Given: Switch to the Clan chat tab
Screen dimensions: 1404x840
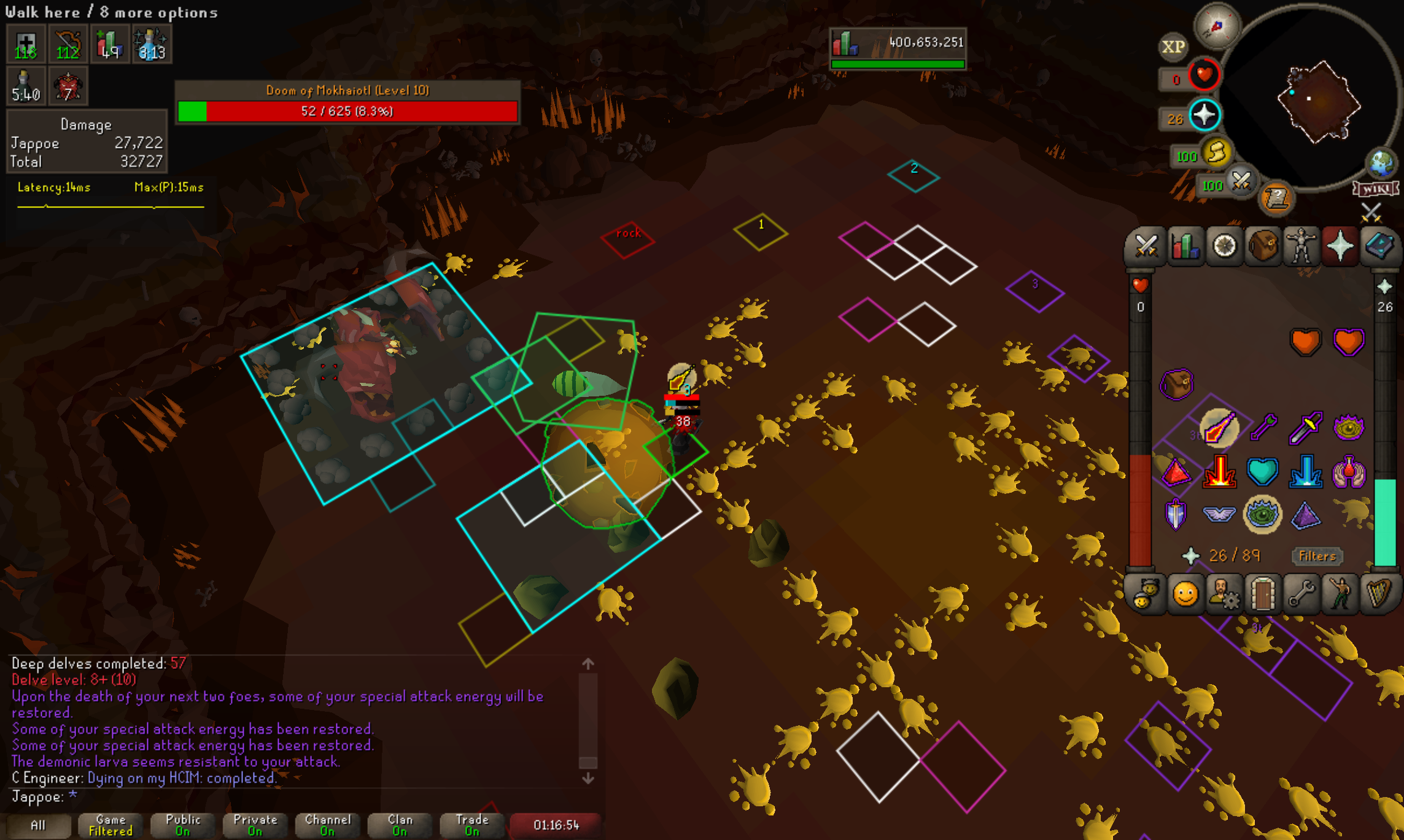Looking at the screenshot, I should click(400, 825).
